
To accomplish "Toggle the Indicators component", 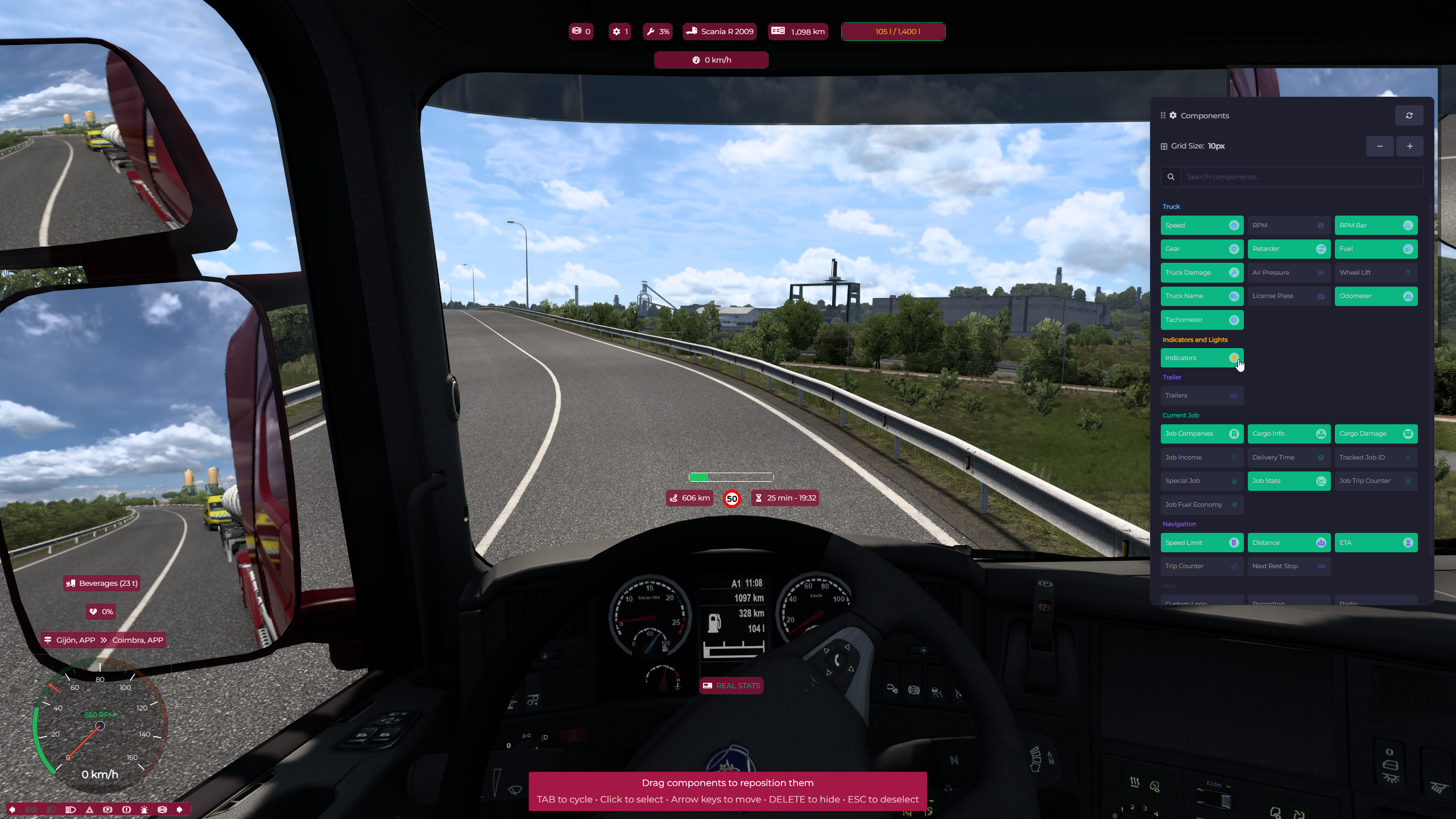I will [x=1201, y=358].
